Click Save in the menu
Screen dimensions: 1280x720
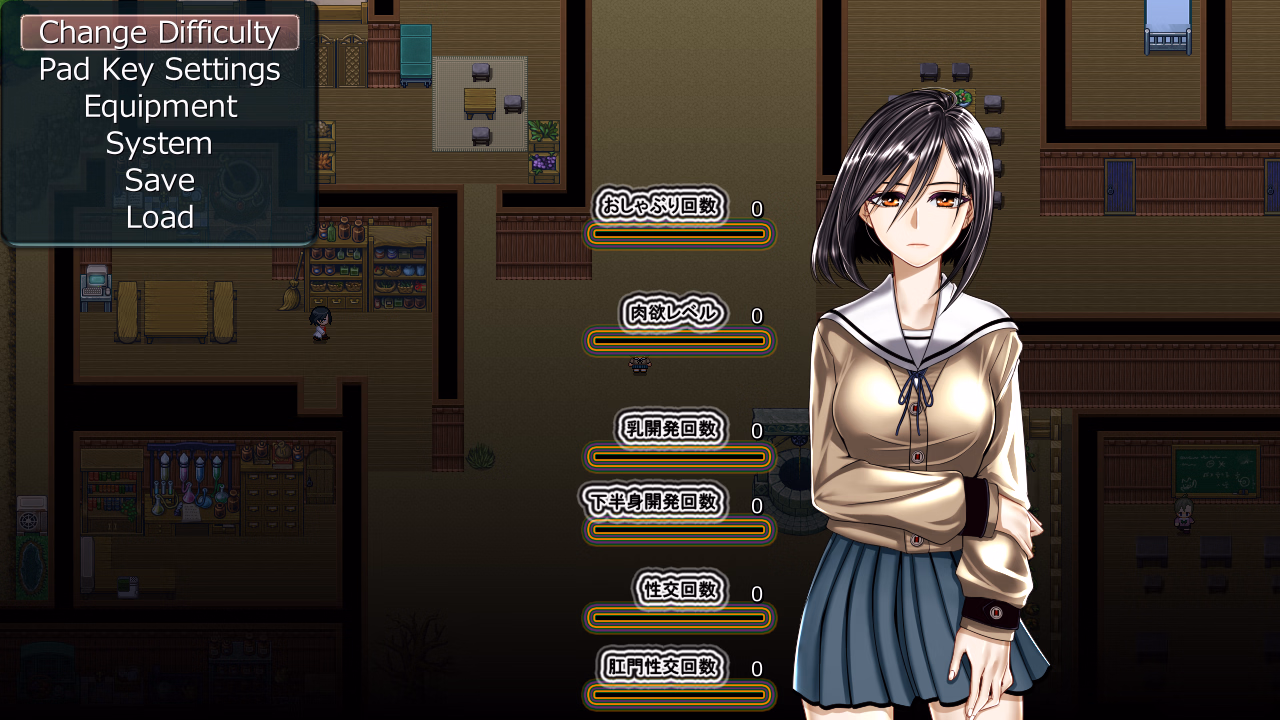tap(160, 181)
